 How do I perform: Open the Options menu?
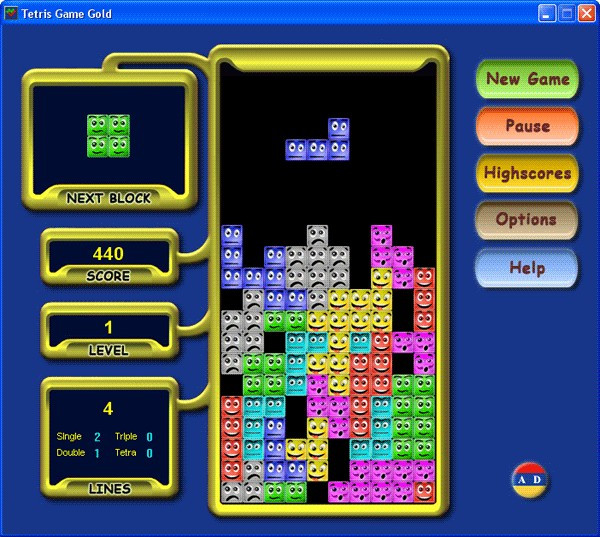(527, 219)
